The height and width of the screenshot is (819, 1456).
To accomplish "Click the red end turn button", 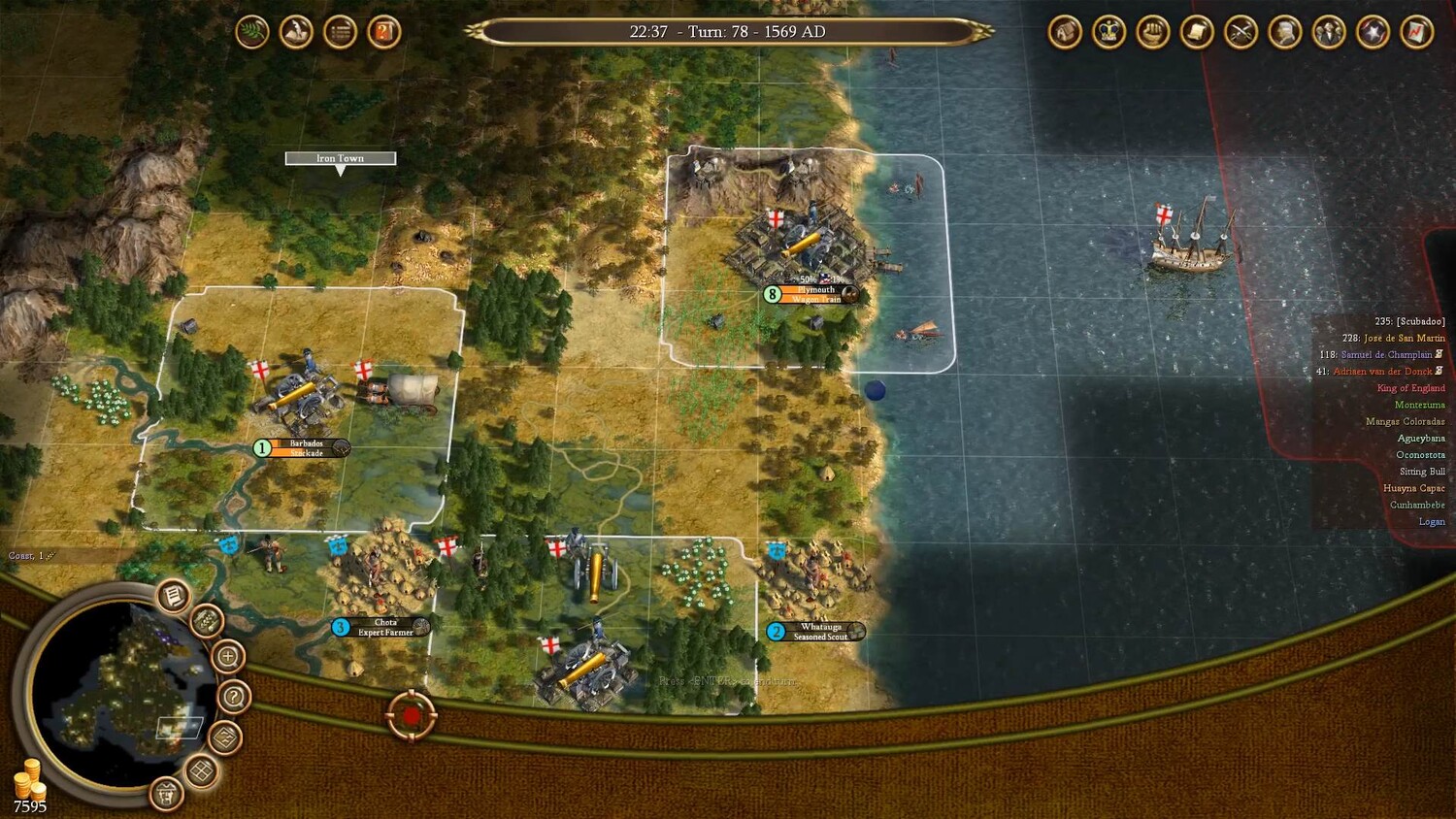I will (x=411, y=716).
